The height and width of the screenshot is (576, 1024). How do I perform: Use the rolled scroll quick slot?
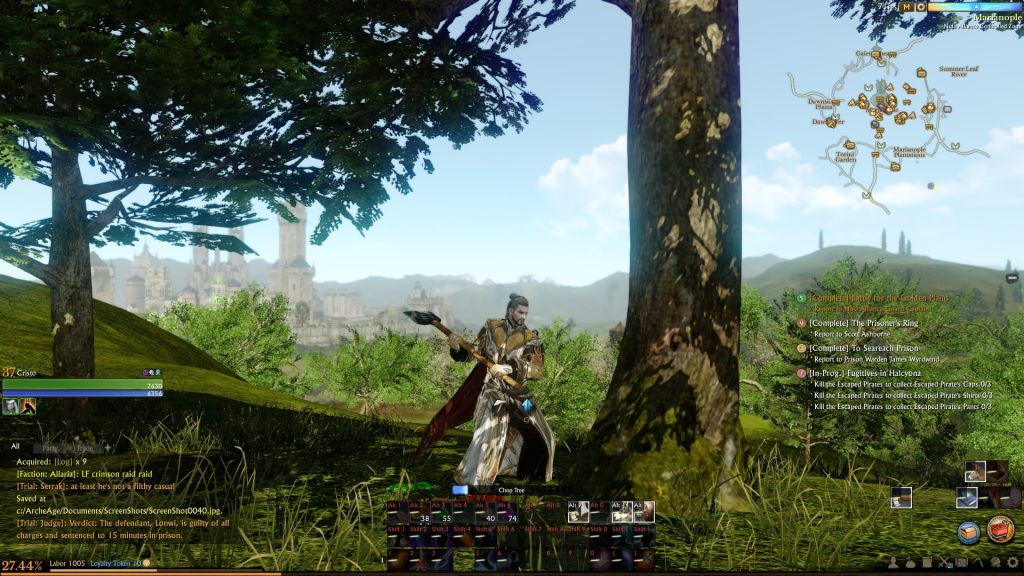click(x=901, y=497)
